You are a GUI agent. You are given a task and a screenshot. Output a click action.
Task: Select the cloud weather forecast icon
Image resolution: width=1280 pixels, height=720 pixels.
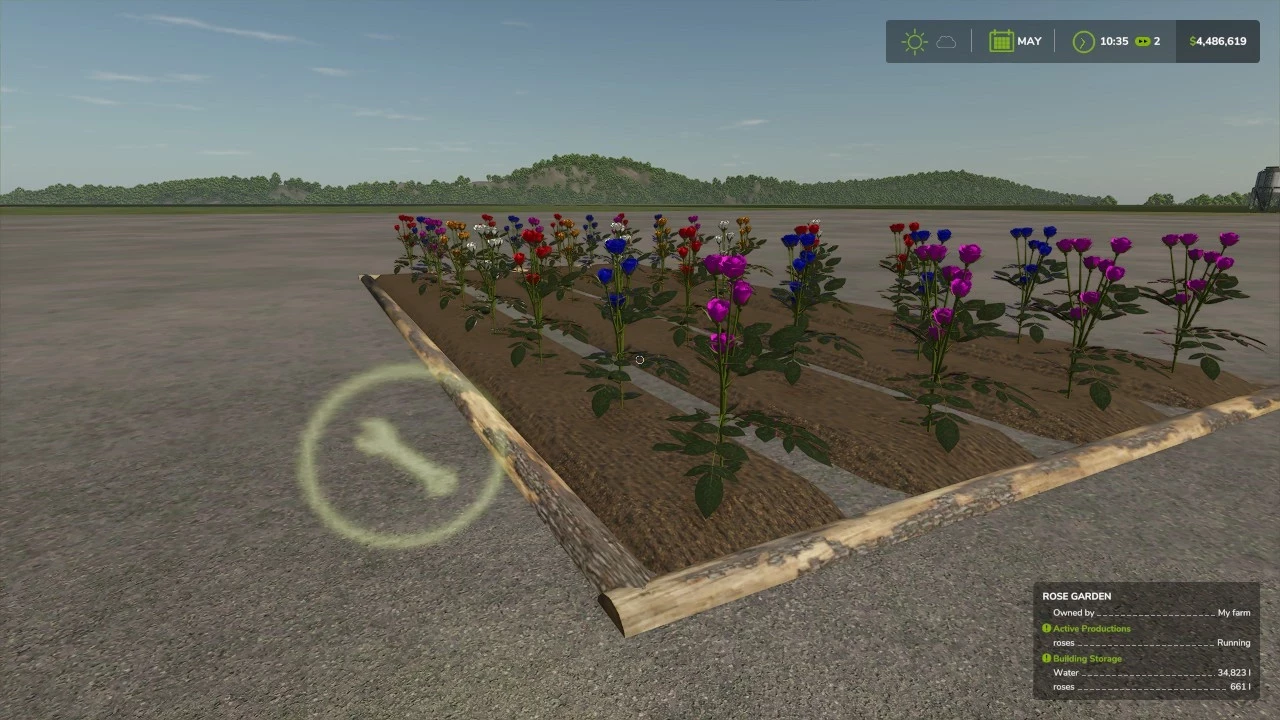(948, 41)
